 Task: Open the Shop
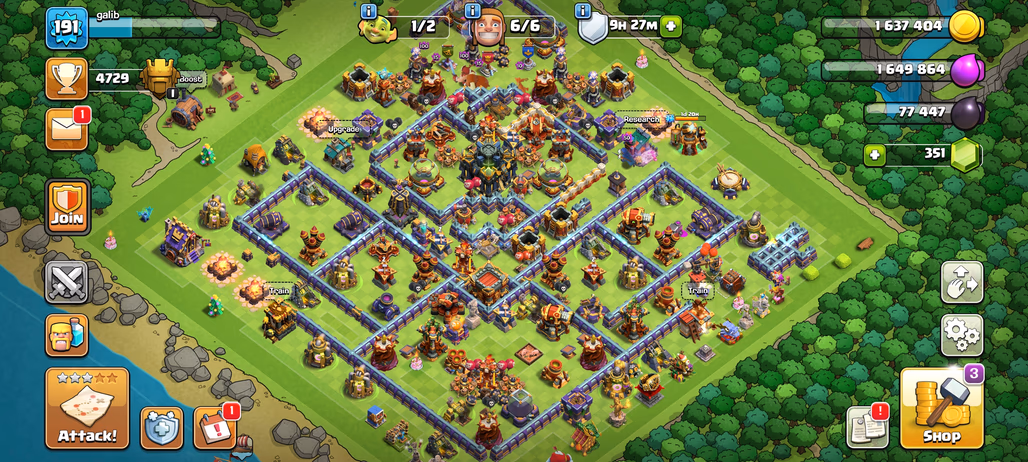tap(941, 408)
